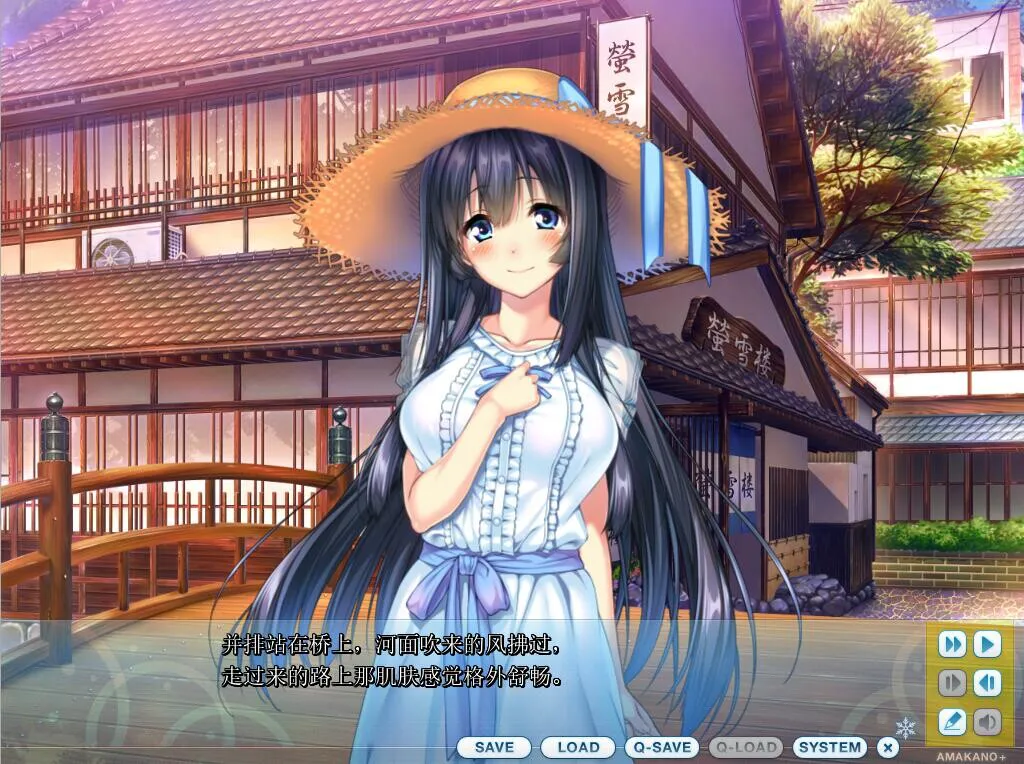Click the greyed-out Q-LOAD button

746,747
